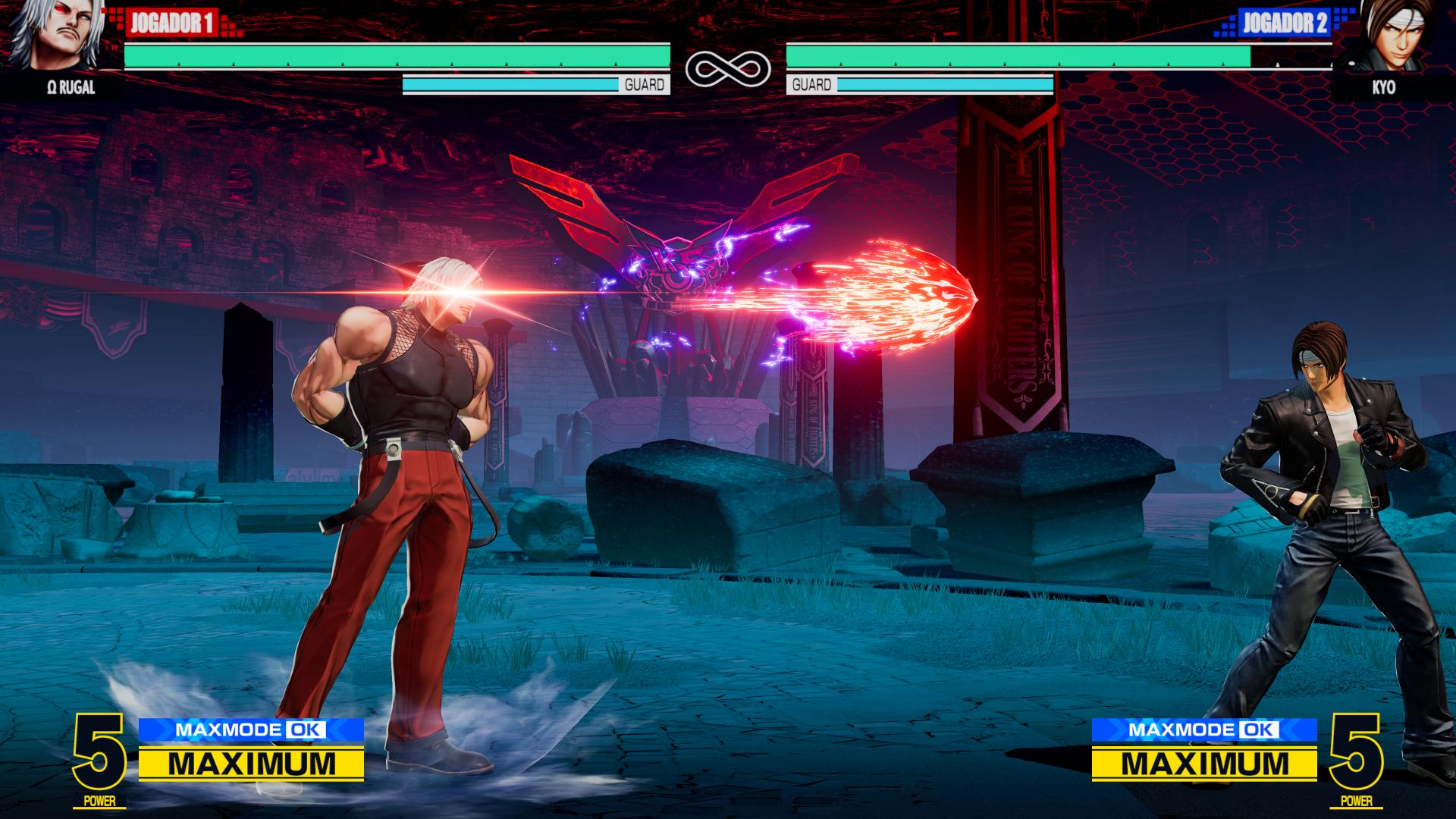Activate Jogador 2's MAXMODE OK indicator
1456x819 pixels.
coord(1204,730)
